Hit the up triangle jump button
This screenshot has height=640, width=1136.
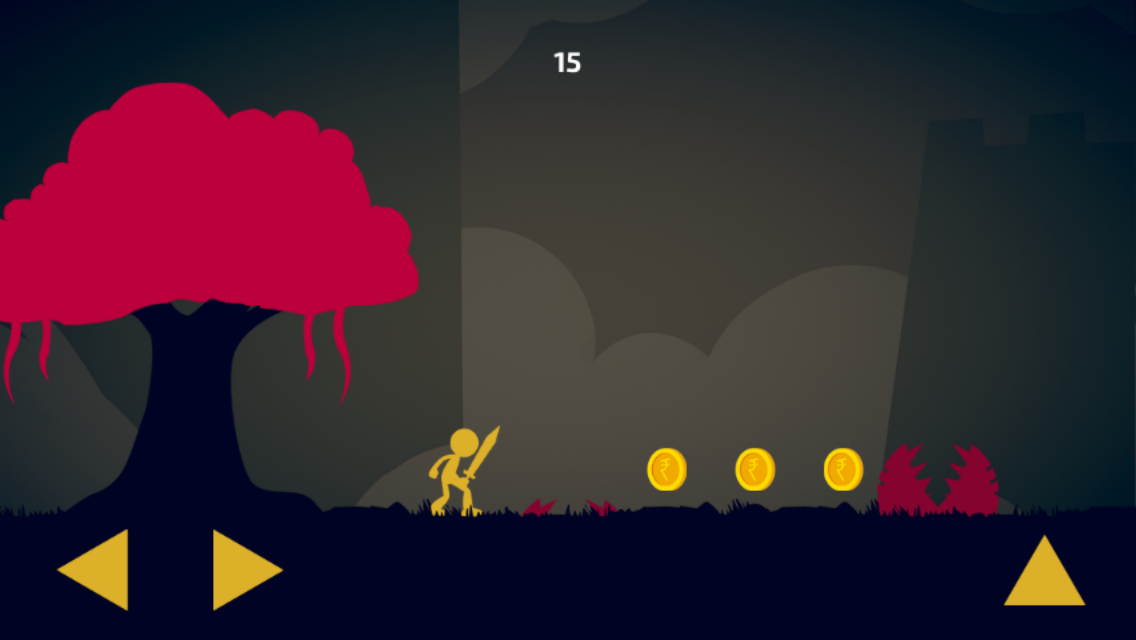point(1044,575)
